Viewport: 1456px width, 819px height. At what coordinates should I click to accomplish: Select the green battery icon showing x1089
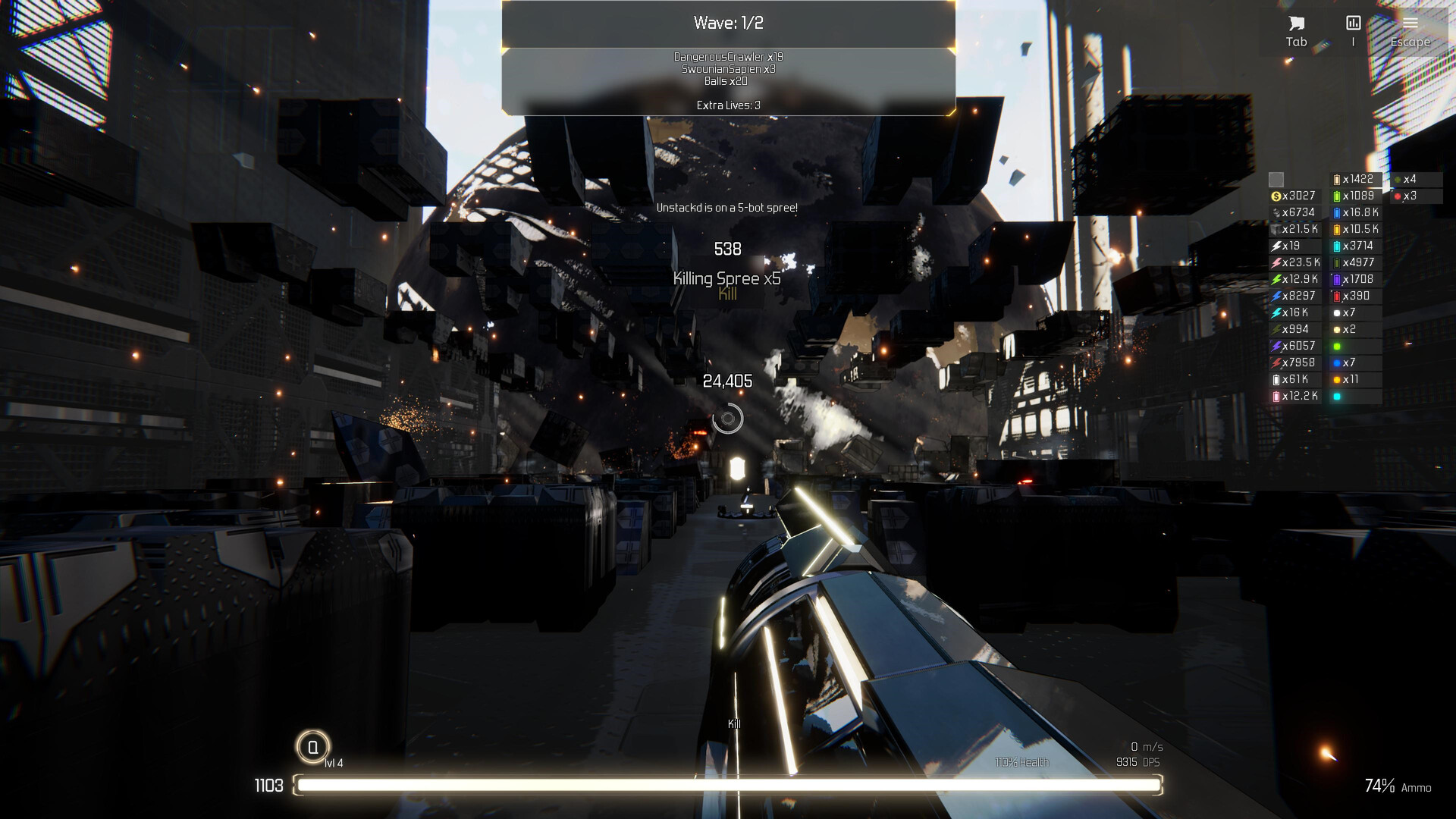(x=1335, y=194)
